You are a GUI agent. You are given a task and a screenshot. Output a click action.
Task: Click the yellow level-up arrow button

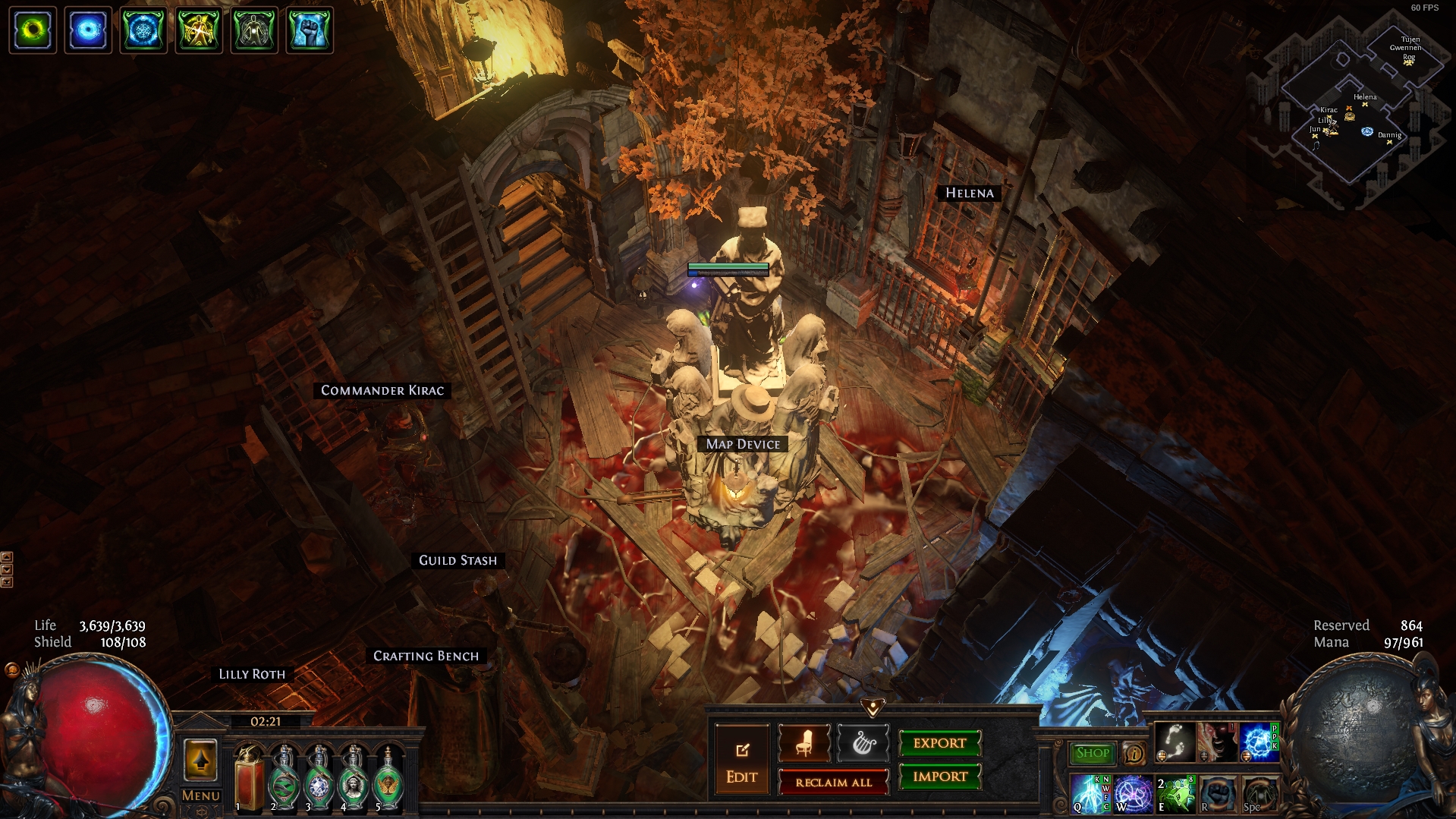201,760
